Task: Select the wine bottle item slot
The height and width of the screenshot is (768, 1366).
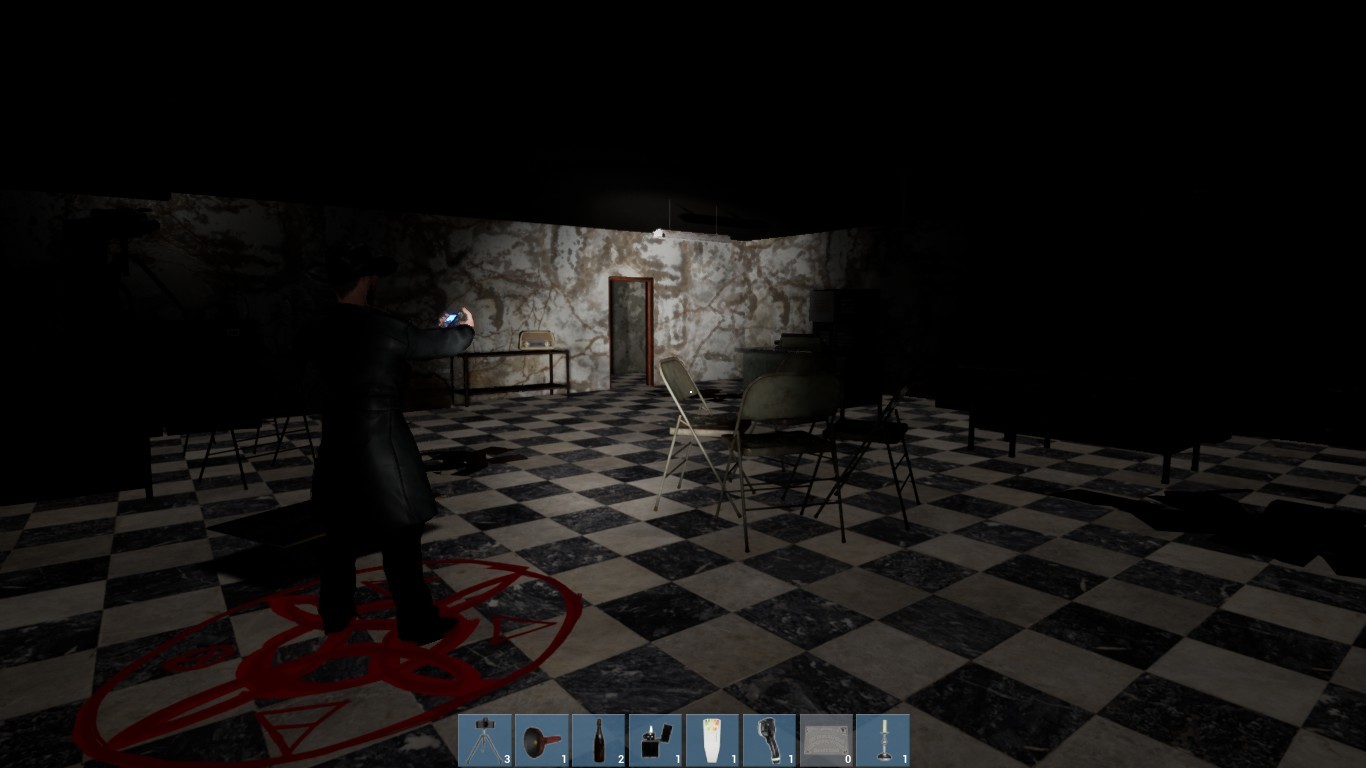Action: click(600, 737)
